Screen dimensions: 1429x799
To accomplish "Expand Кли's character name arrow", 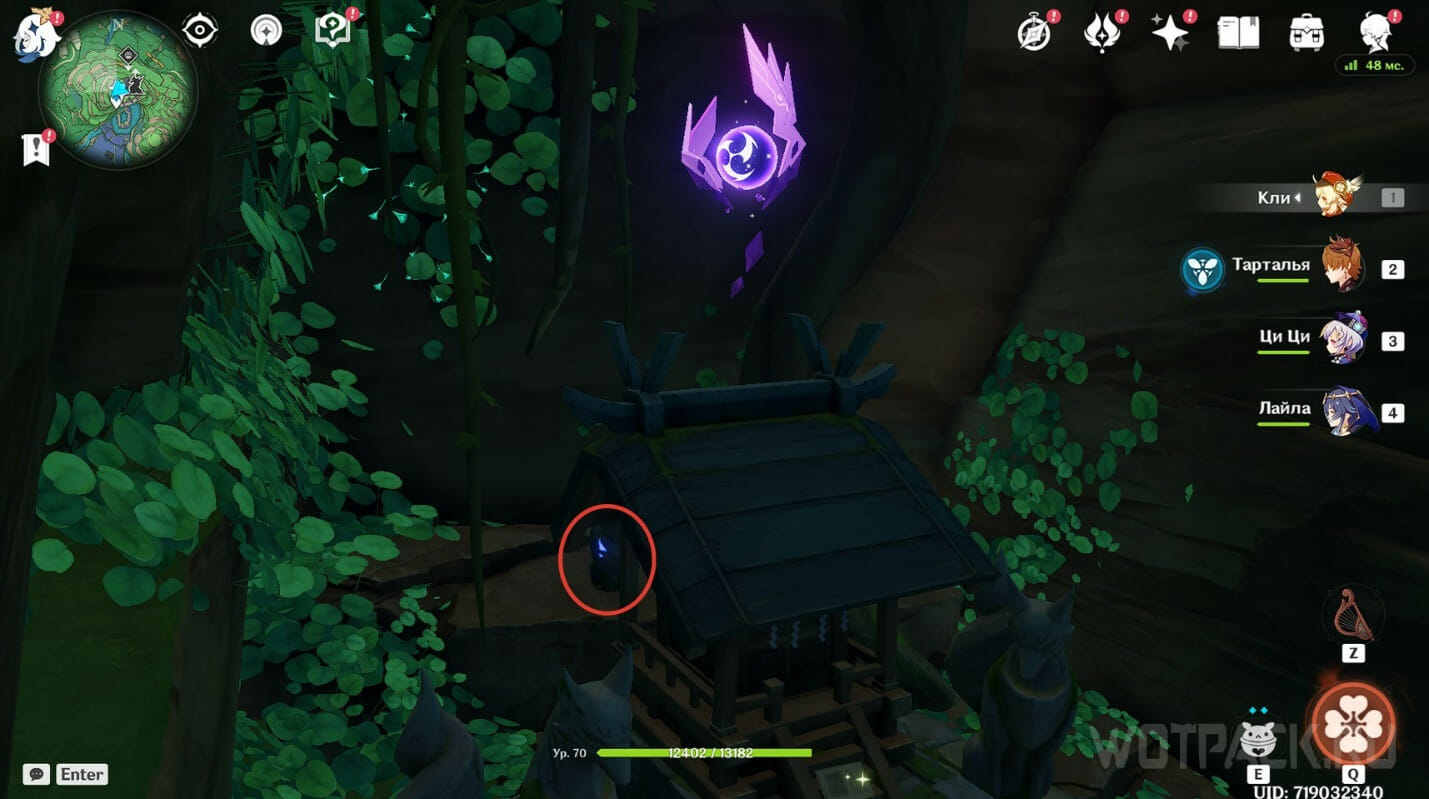I will [x=1297, y=197].
